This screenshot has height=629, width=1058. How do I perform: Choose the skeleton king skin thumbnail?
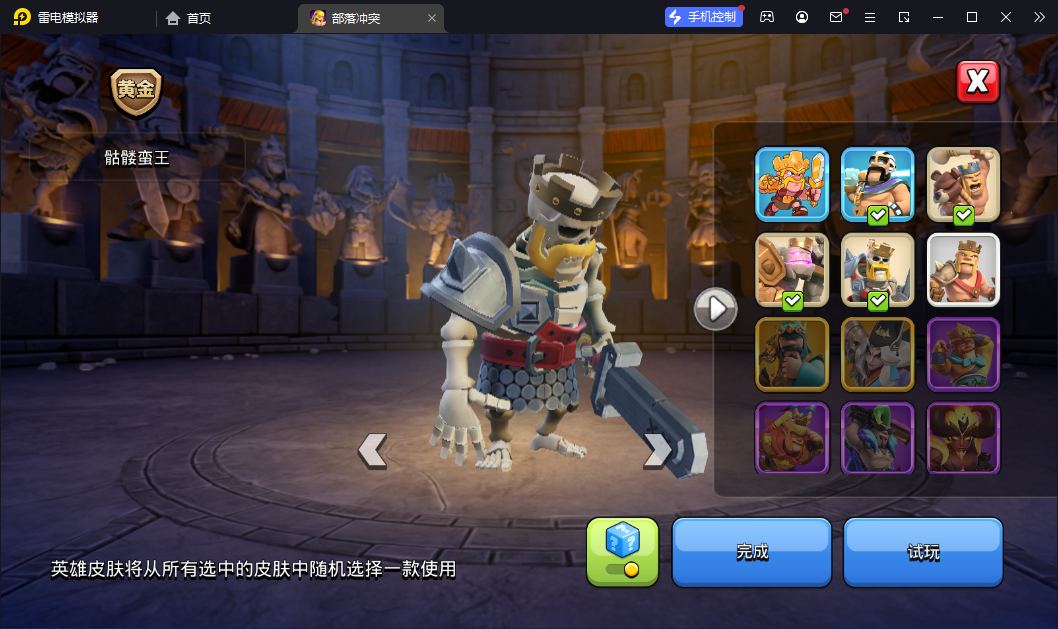(x=878, y=269)
